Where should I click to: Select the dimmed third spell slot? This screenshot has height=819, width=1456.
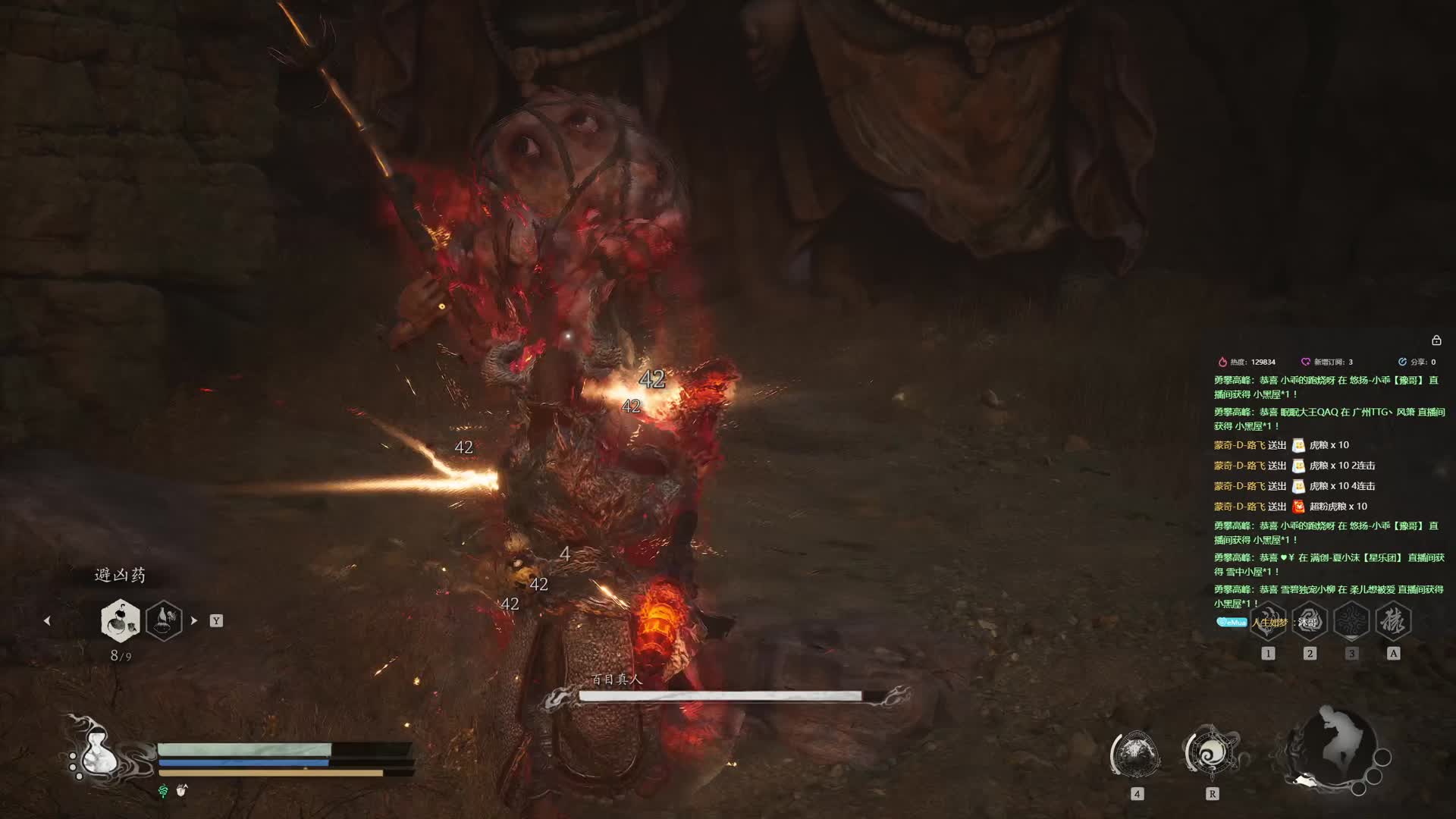click(x=1351, y=621)
